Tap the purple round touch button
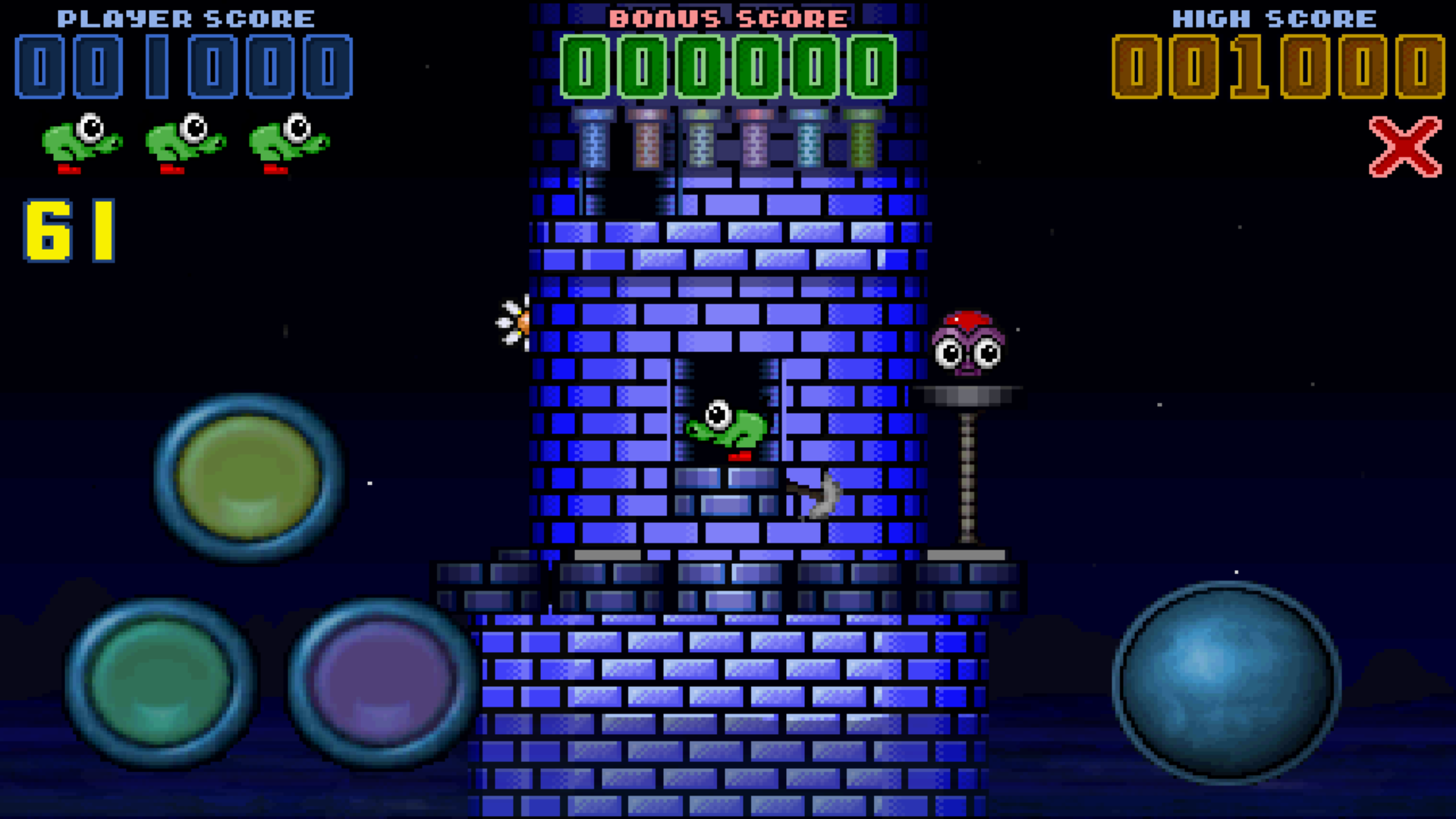 coord(382,682)
